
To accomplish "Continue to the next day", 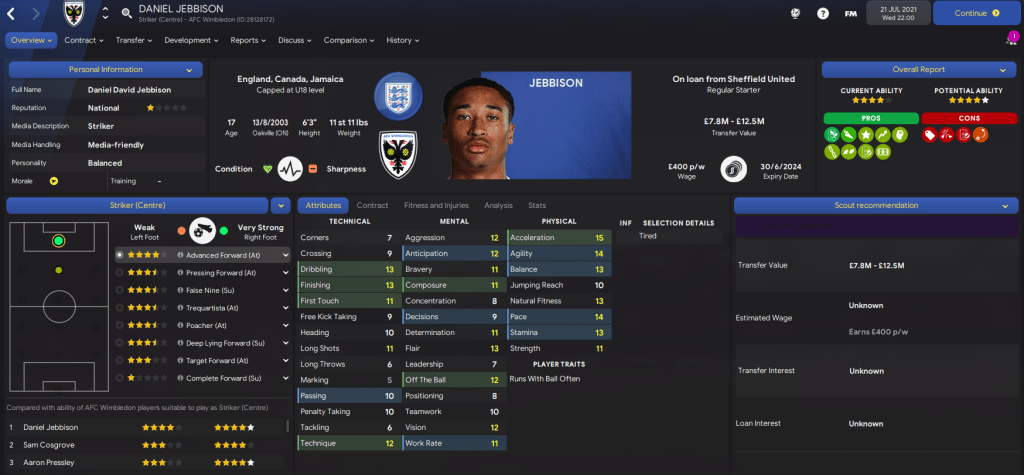I will coord(977,13).
